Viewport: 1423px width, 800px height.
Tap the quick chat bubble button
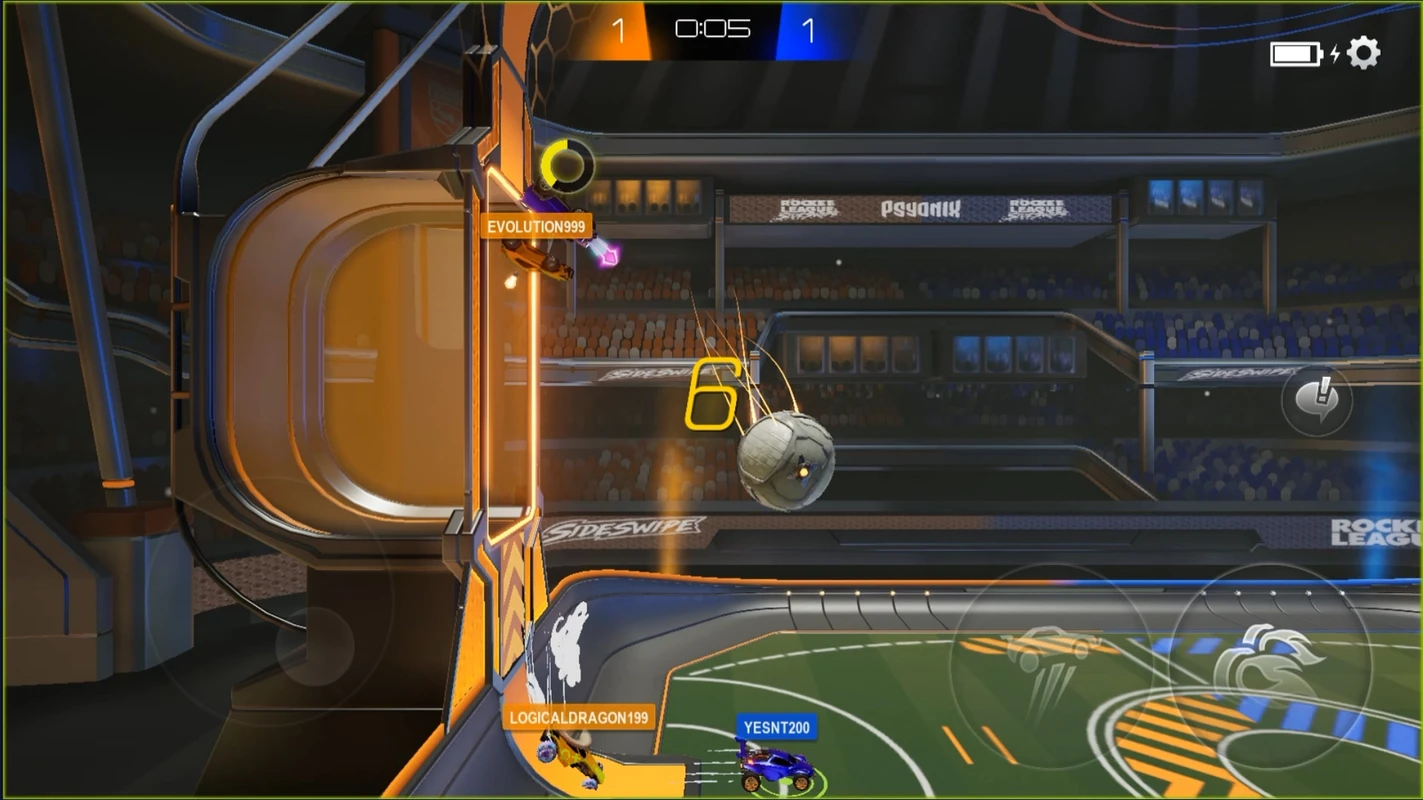tap(1316, 401)
